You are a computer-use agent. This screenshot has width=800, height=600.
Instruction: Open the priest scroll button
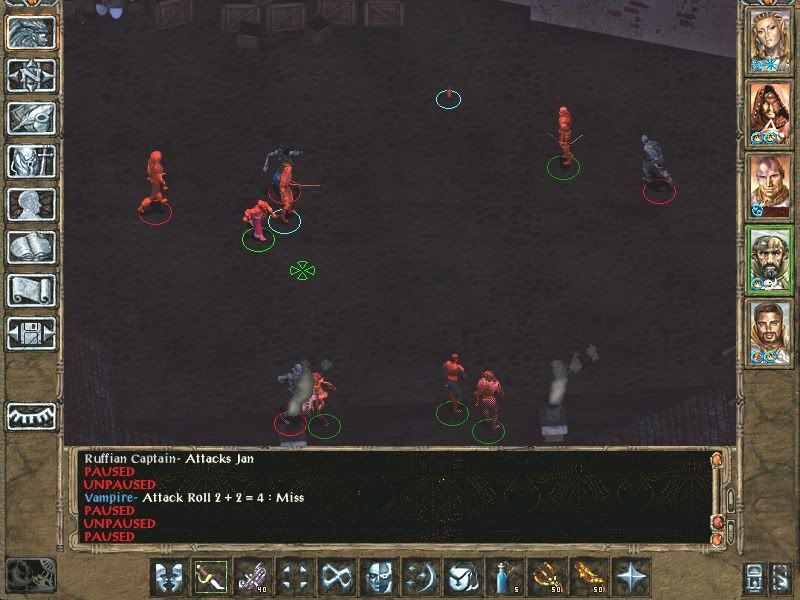31,291
